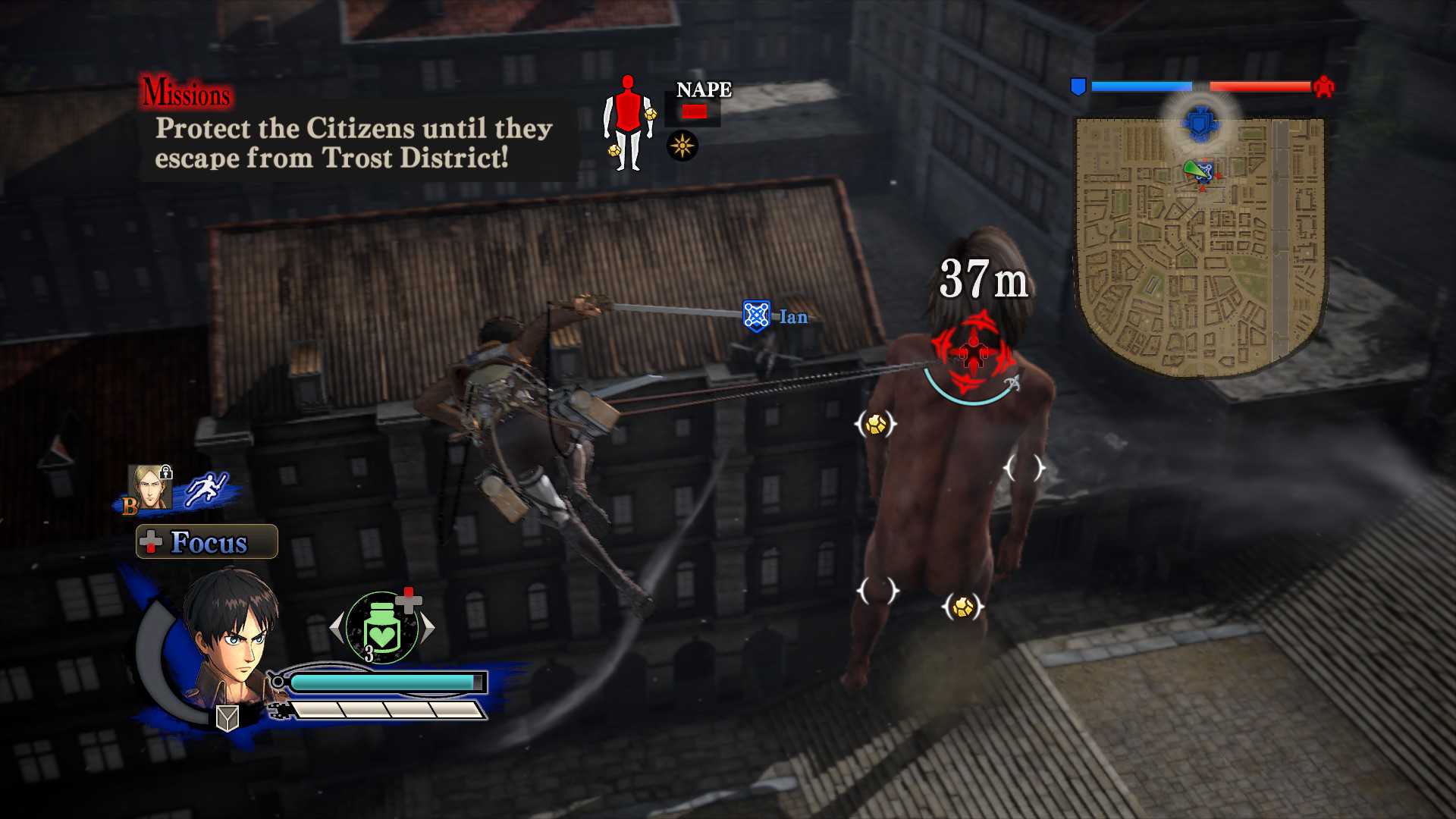Select the green healing potion item
The image size is (1456, 819).
pyautogui.click(x=382, y=628)
